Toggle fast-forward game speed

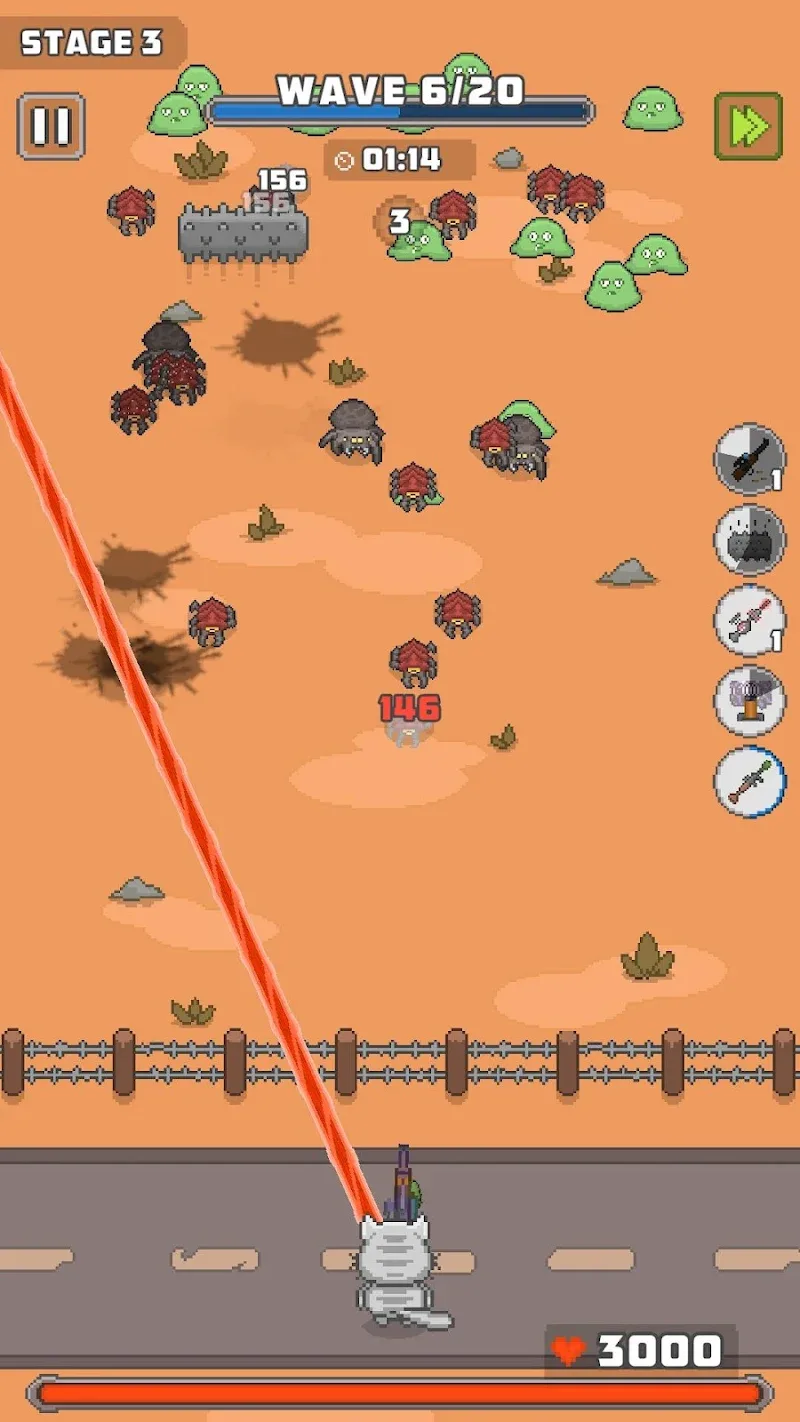748,127
